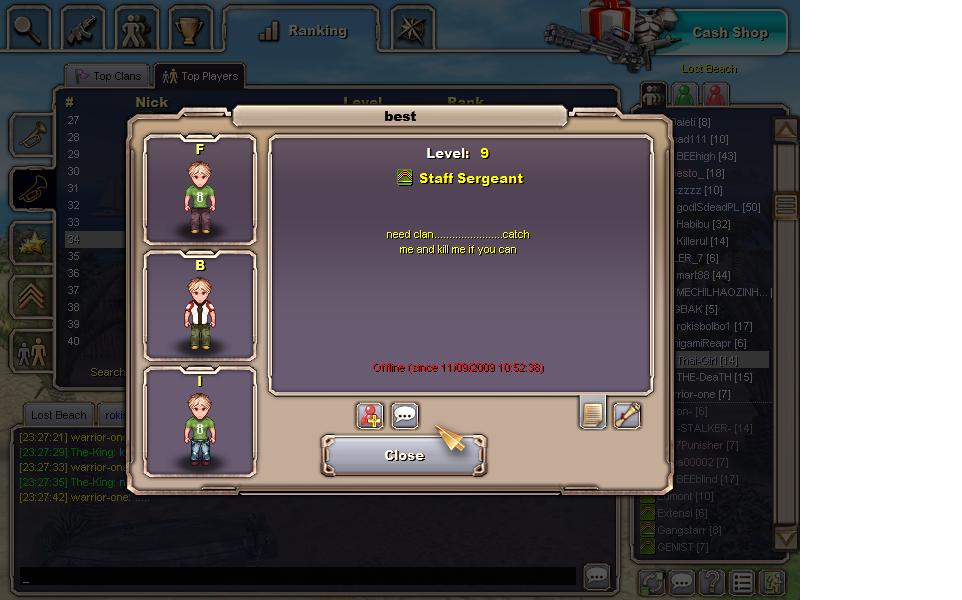Select the B character portrait
The image size is (962, 600).
(200, 306)
